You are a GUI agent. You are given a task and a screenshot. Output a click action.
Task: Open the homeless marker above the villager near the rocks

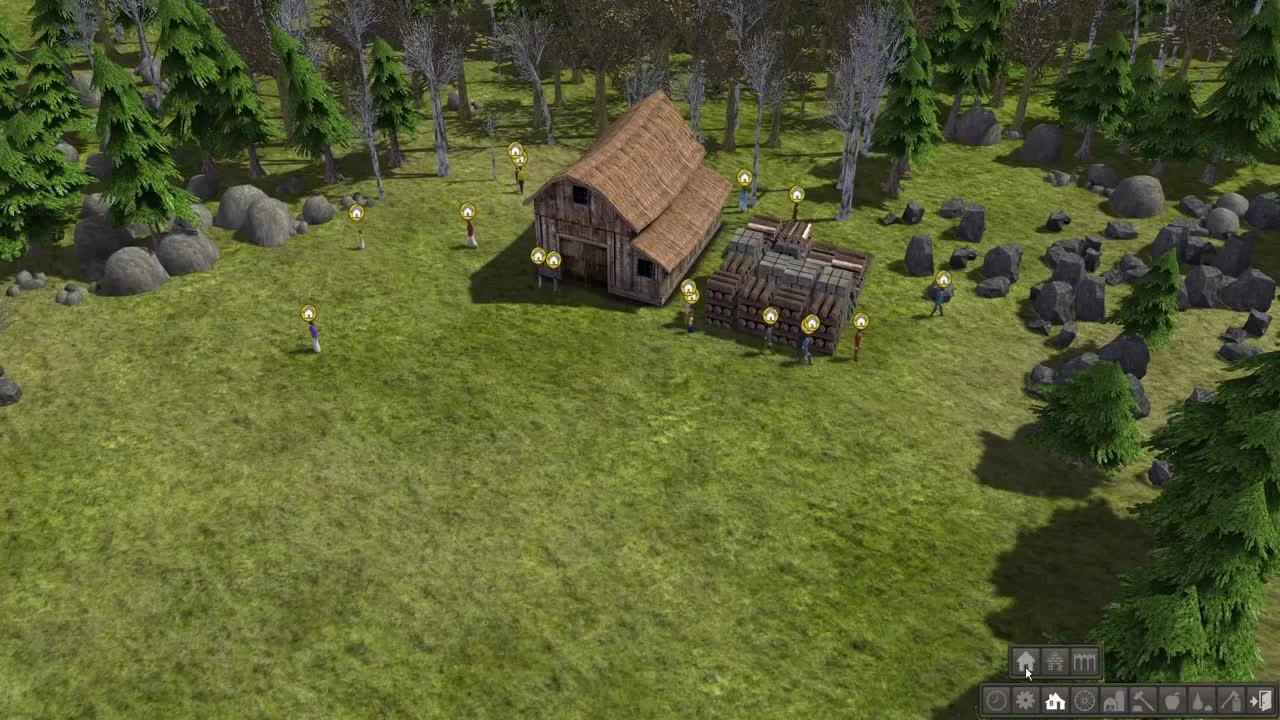[946, 277]
